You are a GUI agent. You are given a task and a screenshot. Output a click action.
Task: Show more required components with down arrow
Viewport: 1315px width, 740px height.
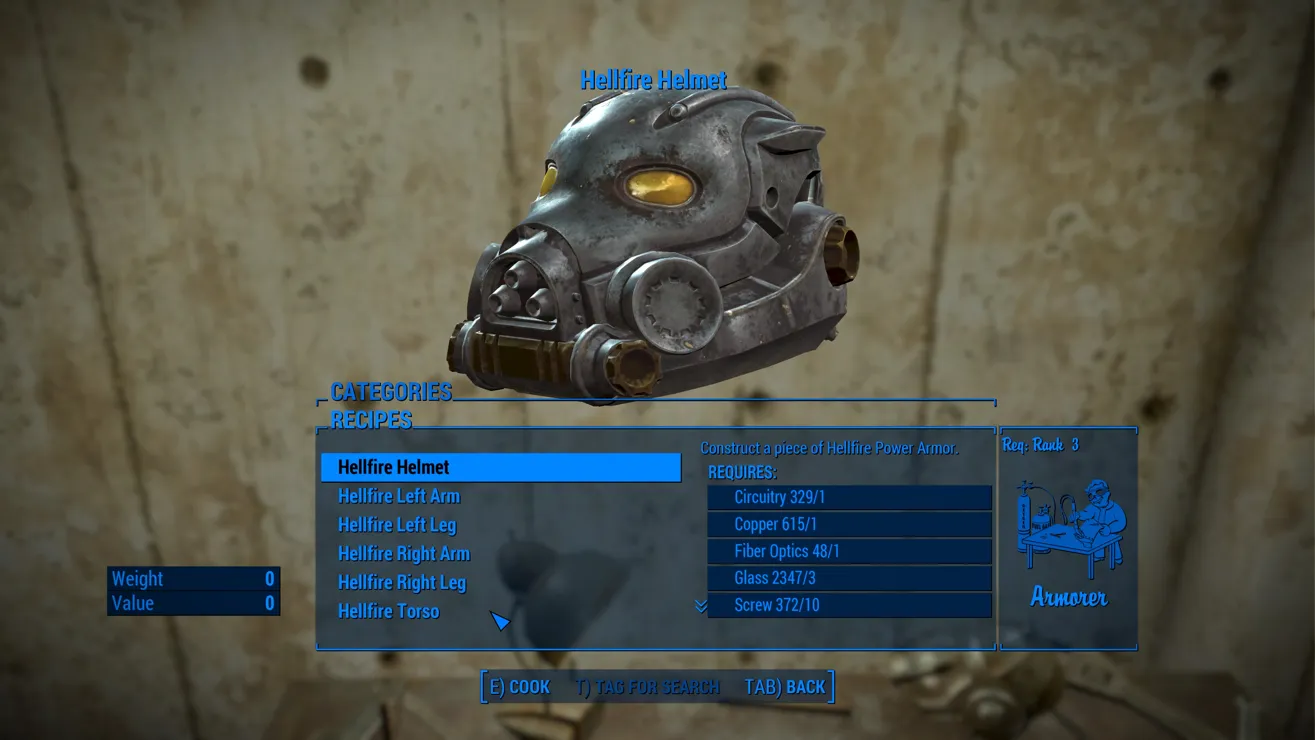701,606
